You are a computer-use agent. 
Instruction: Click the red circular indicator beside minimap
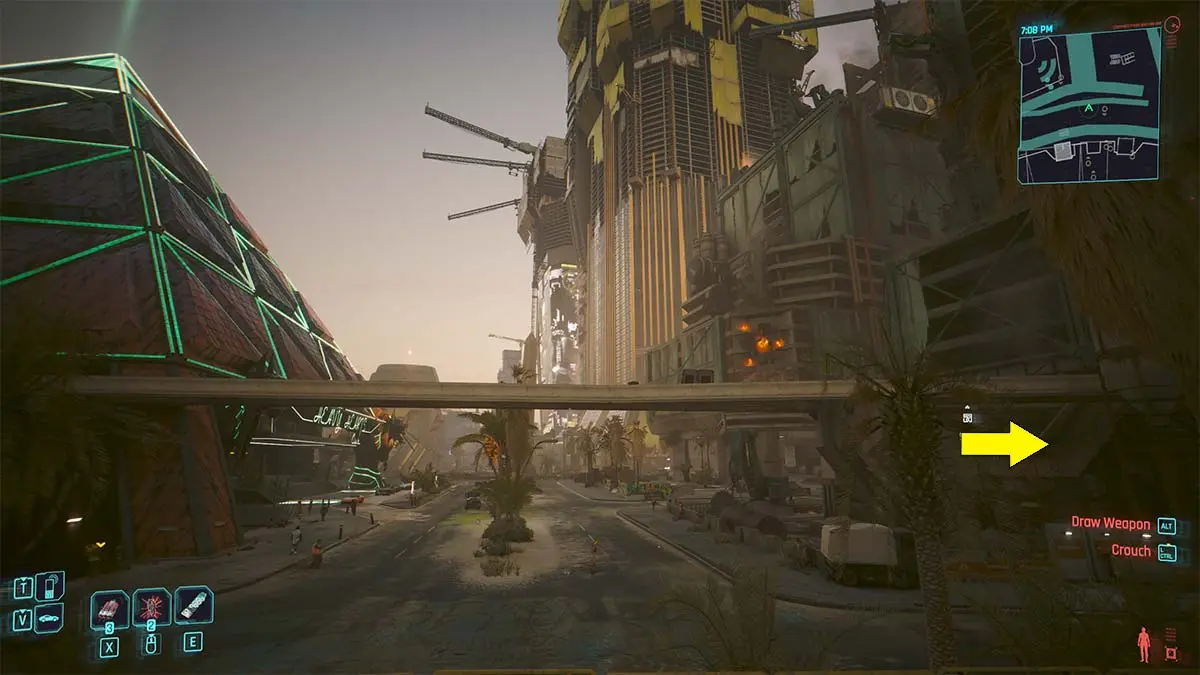[1173, 23]
